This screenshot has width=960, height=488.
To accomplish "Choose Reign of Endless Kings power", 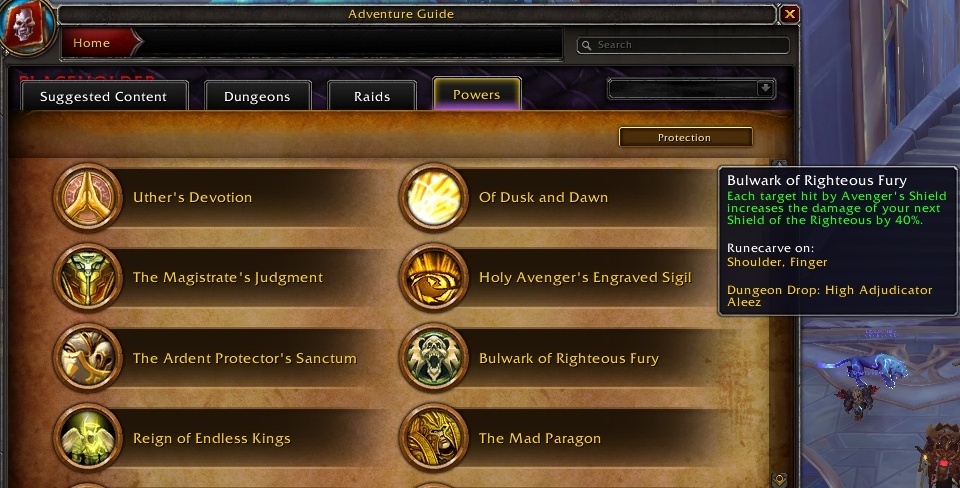I will tap(211, 438).
